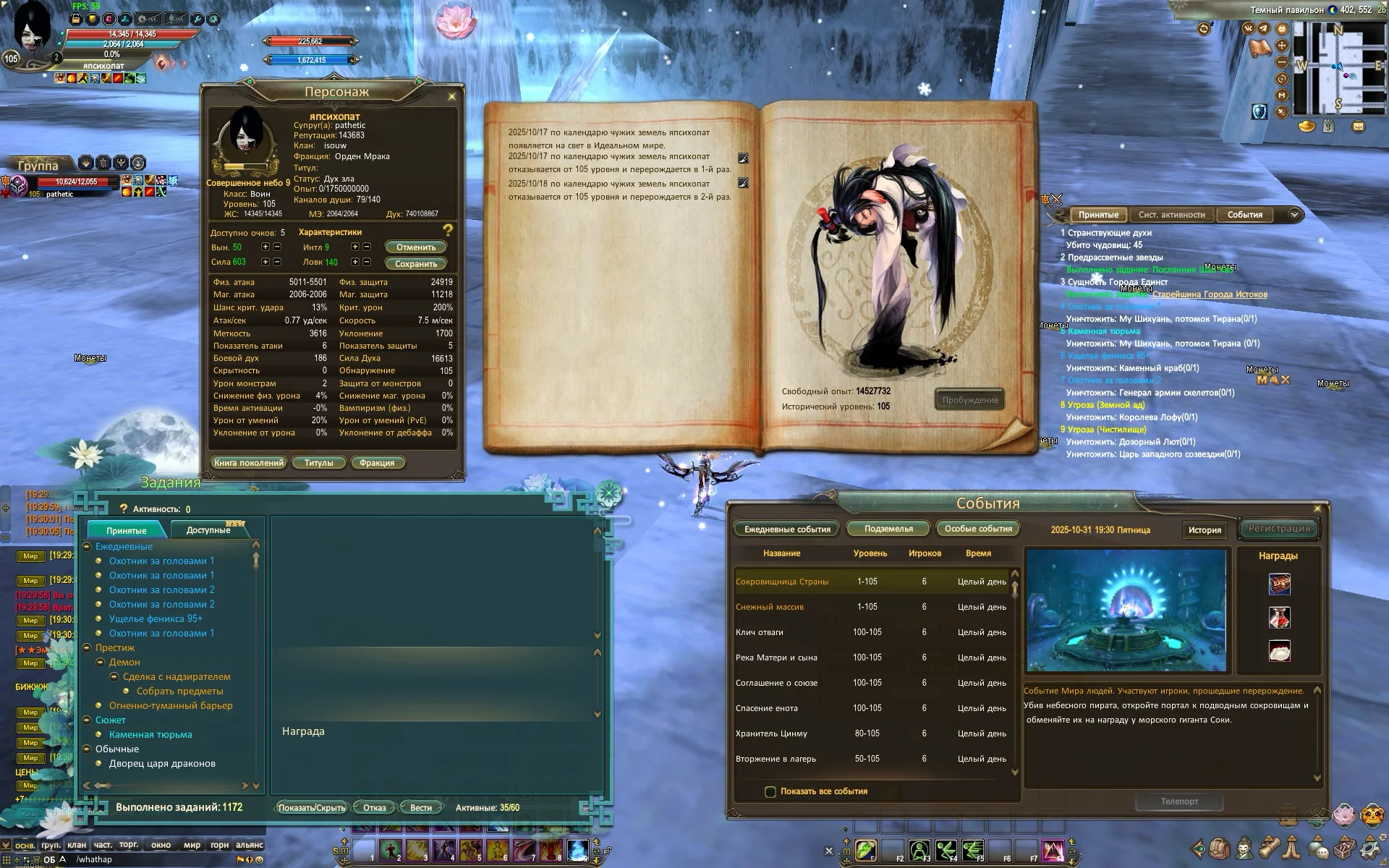Open Книга поколений

click(x=249, y=463)
